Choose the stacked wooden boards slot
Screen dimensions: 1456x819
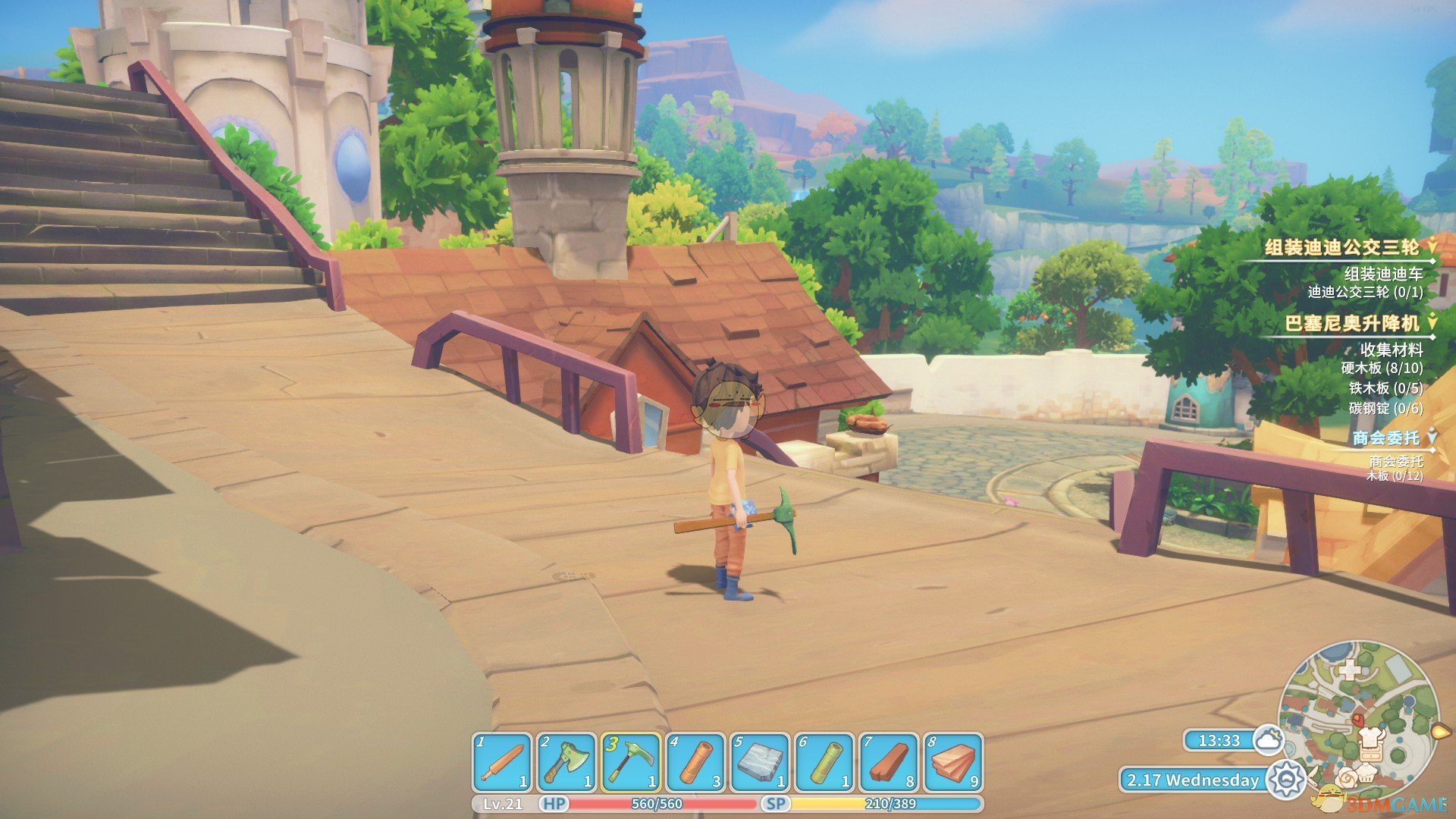click(953, 762)
